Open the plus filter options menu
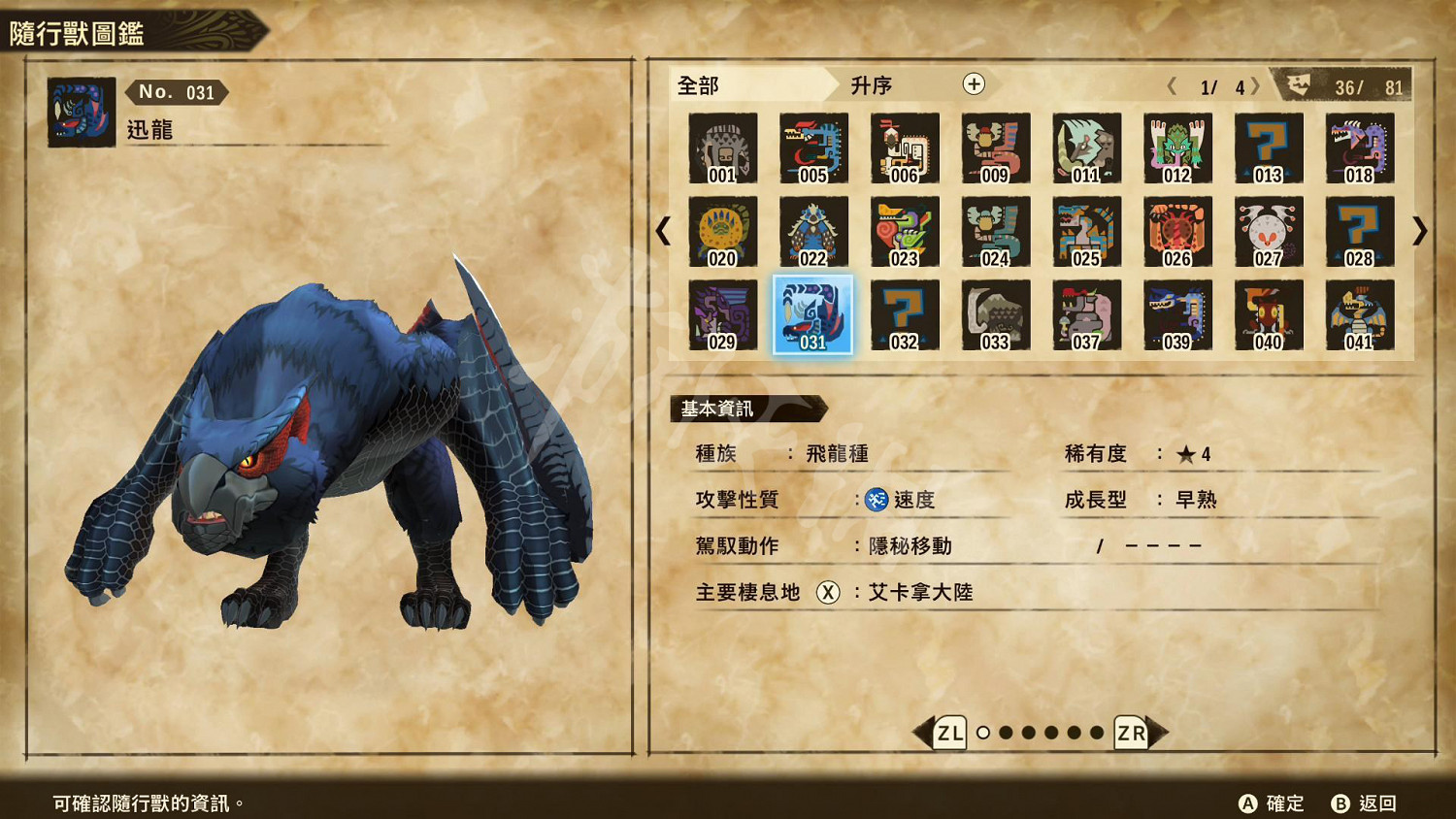Image resolution: width=1456 pixels, height=819 pixels. 974,85
